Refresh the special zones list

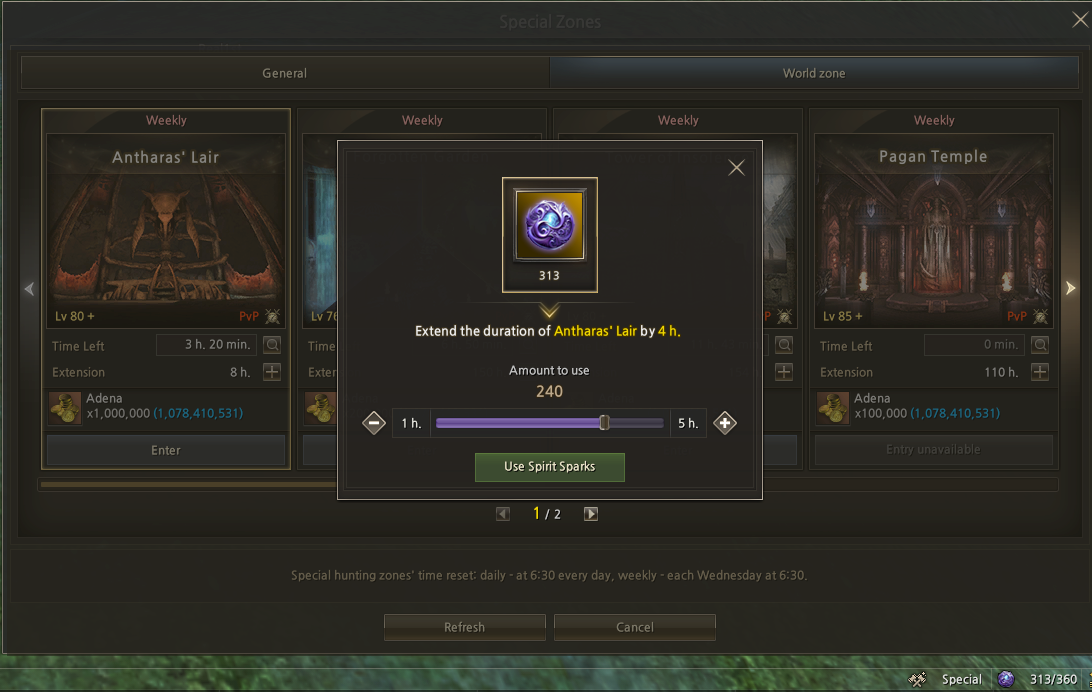pyautogui.click(x=464, y=627)
